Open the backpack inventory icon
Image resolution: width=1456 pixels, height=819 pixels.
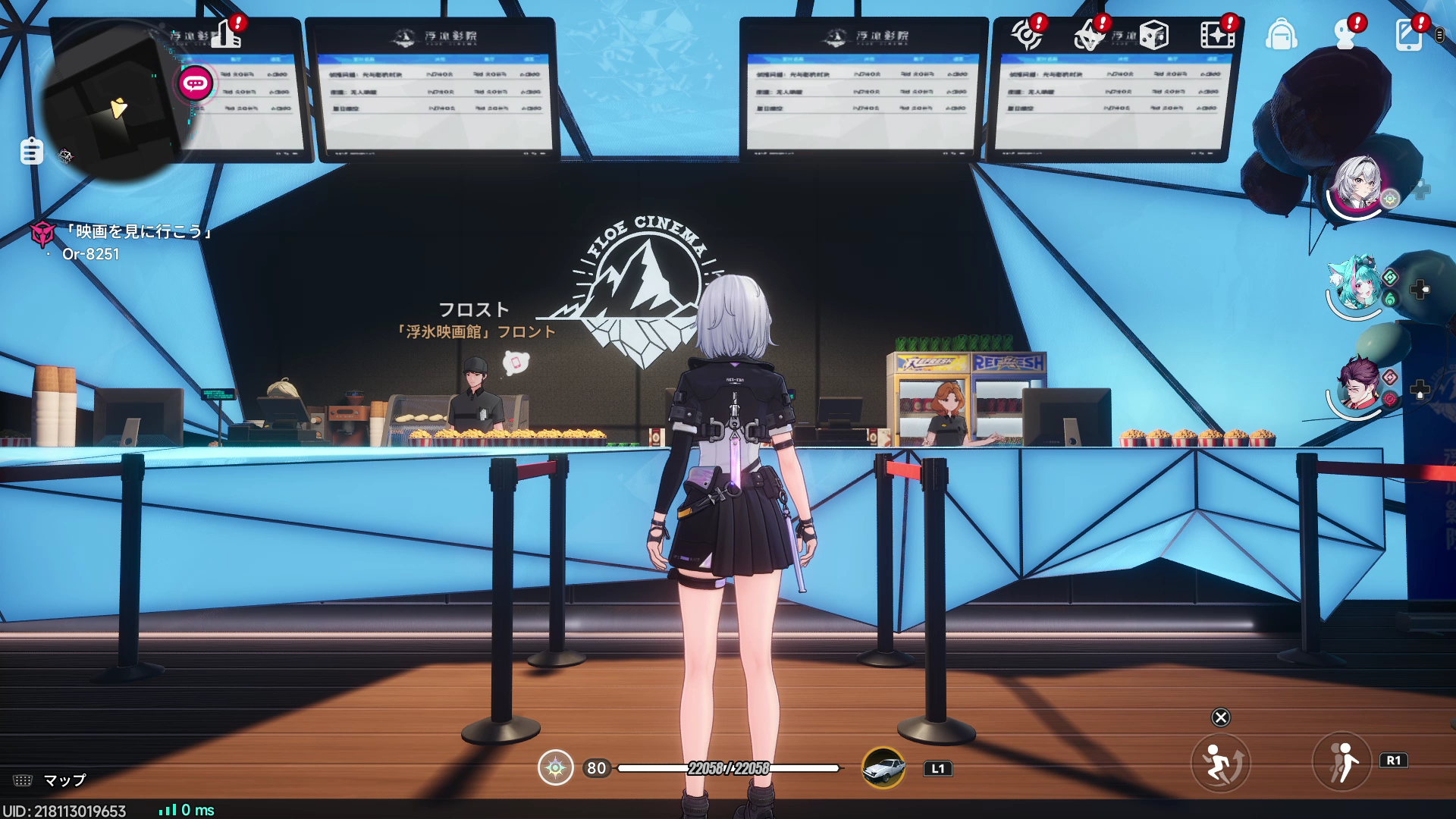(x=1282, y=34)
